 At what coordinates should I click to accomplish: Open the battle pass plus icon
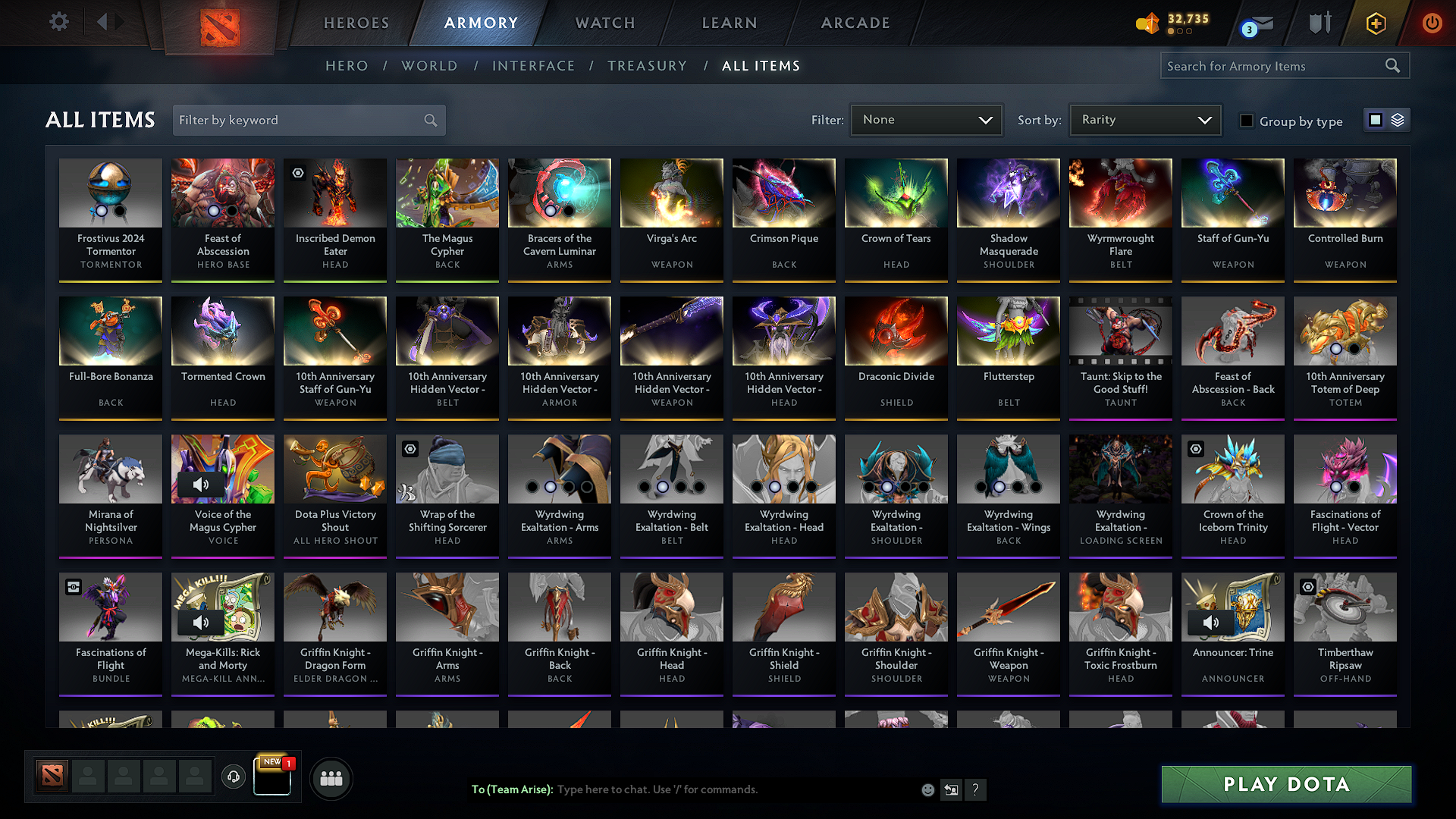click(x=1375, y=24)
